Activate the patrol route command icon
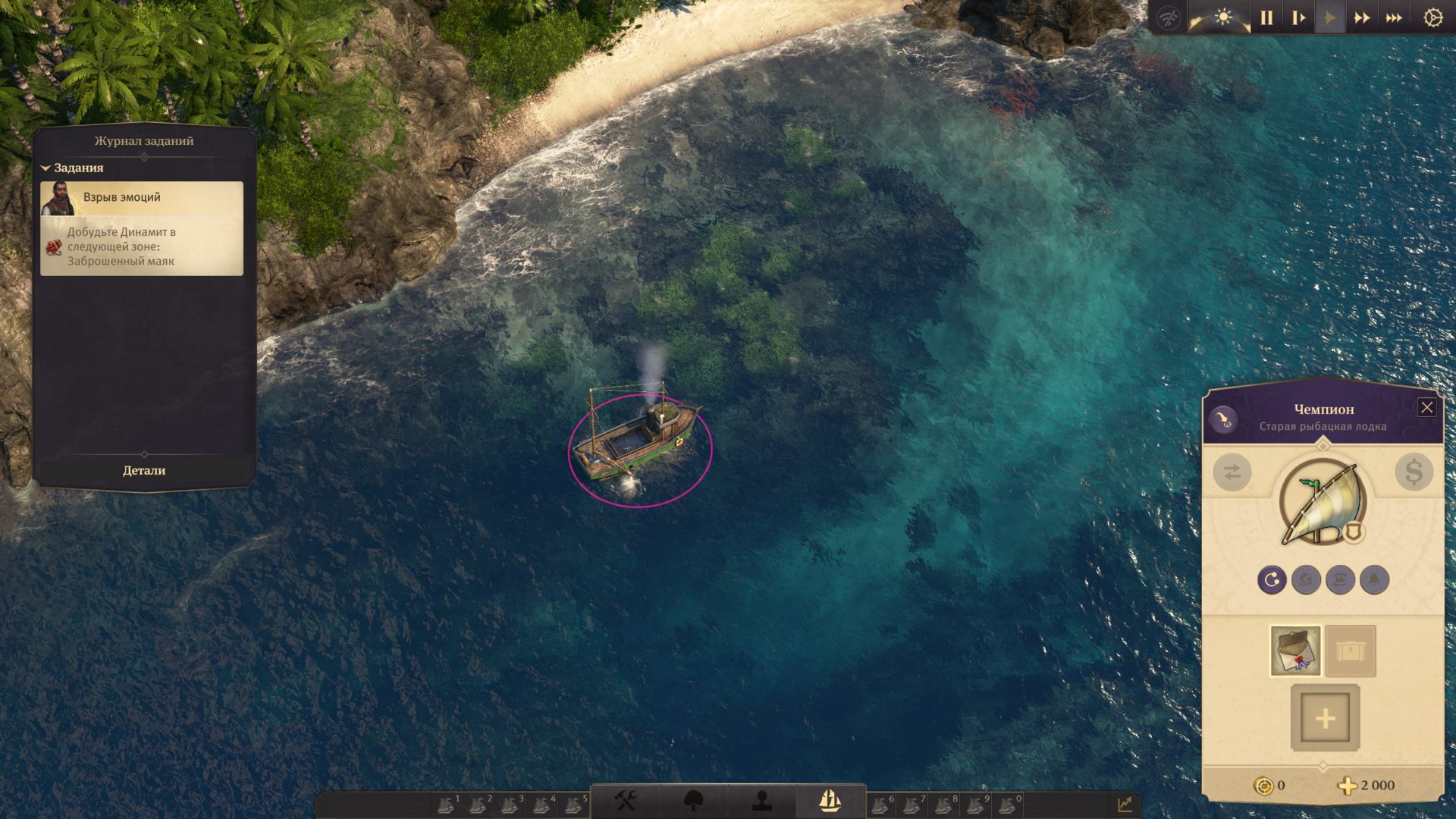 point(1272,580)
